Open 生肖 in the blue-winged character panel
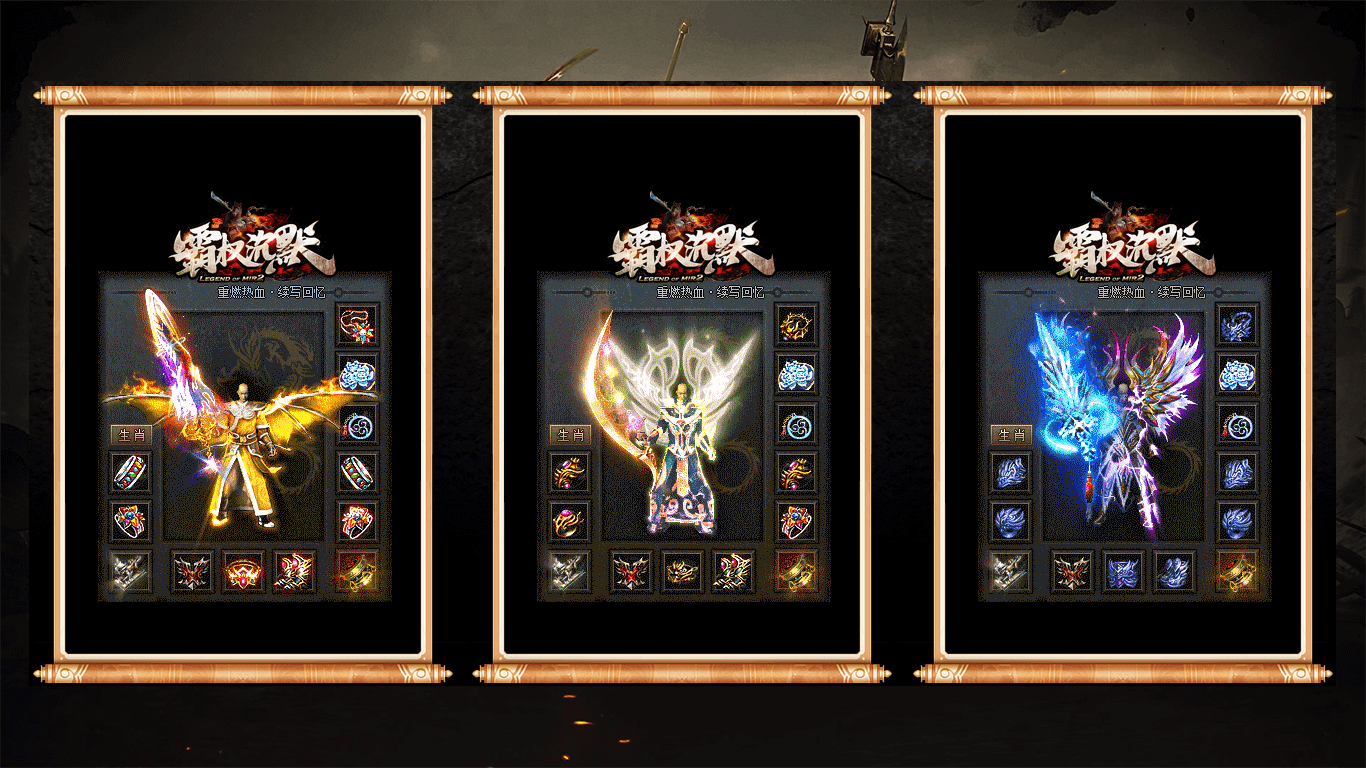 pos(1011,435)
